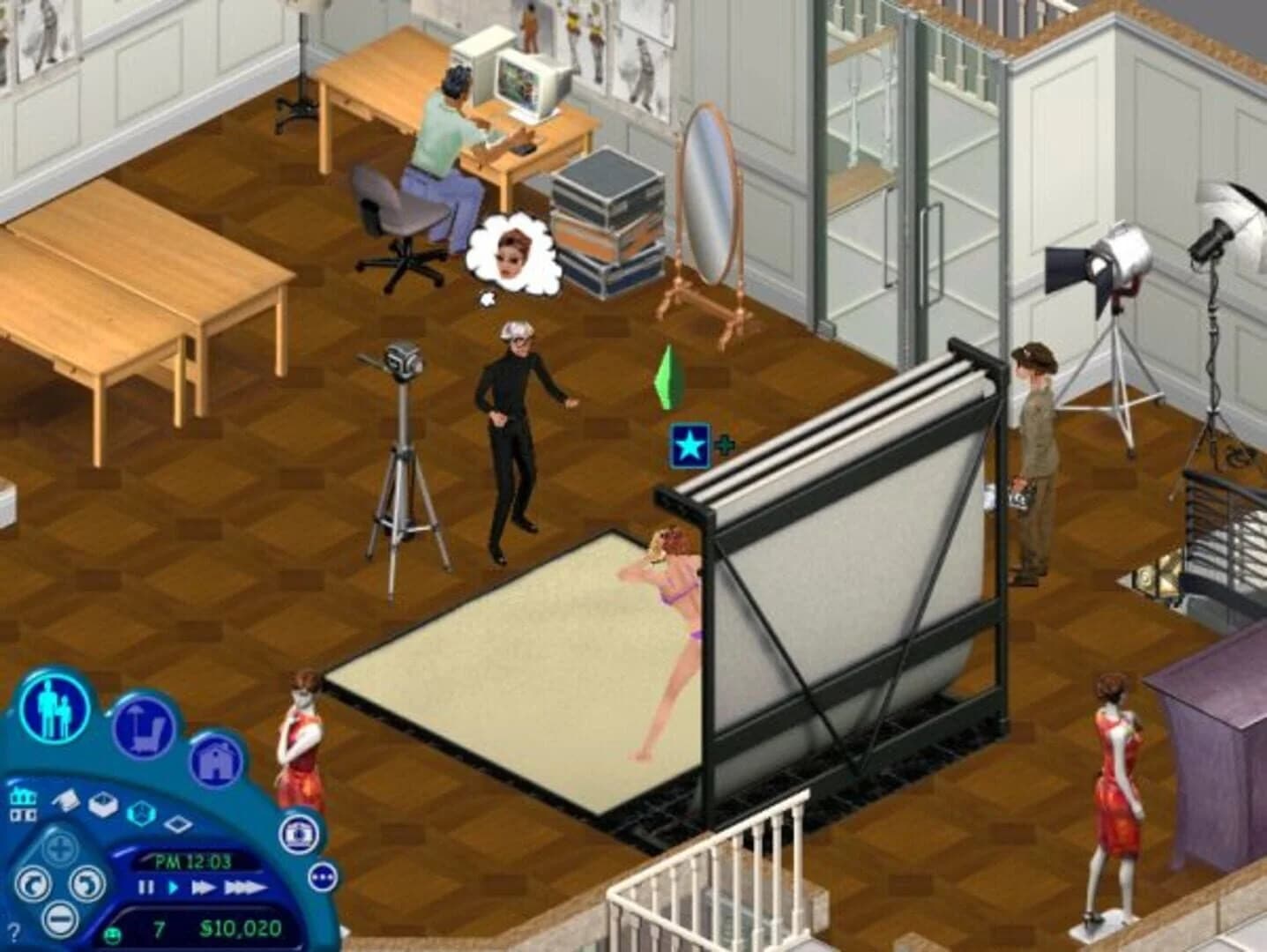Open the neighborhood screen icon

pos(24,803)
